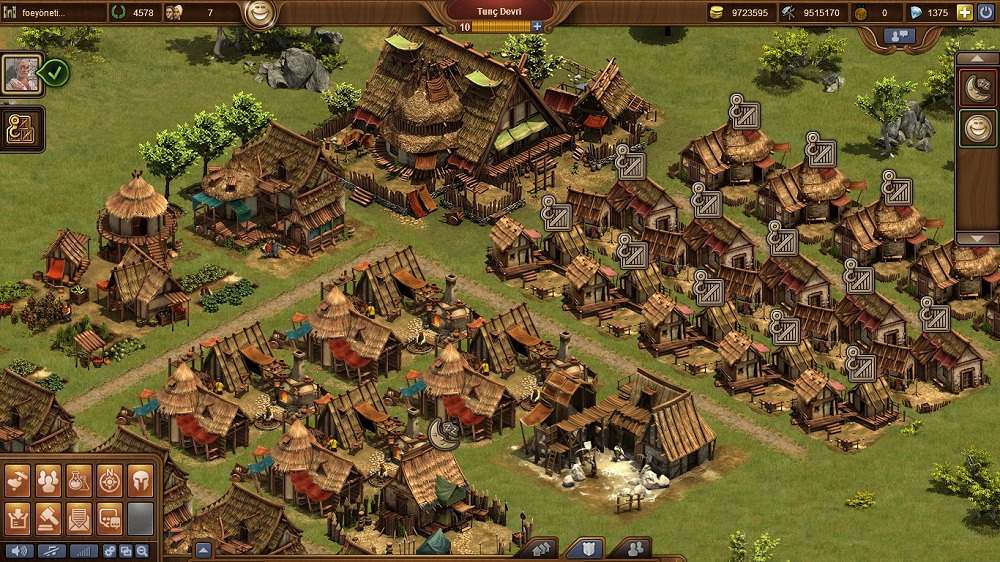Click the magnifier zoom-out button
Viewport: 1000px width, 562px height.
142,551
